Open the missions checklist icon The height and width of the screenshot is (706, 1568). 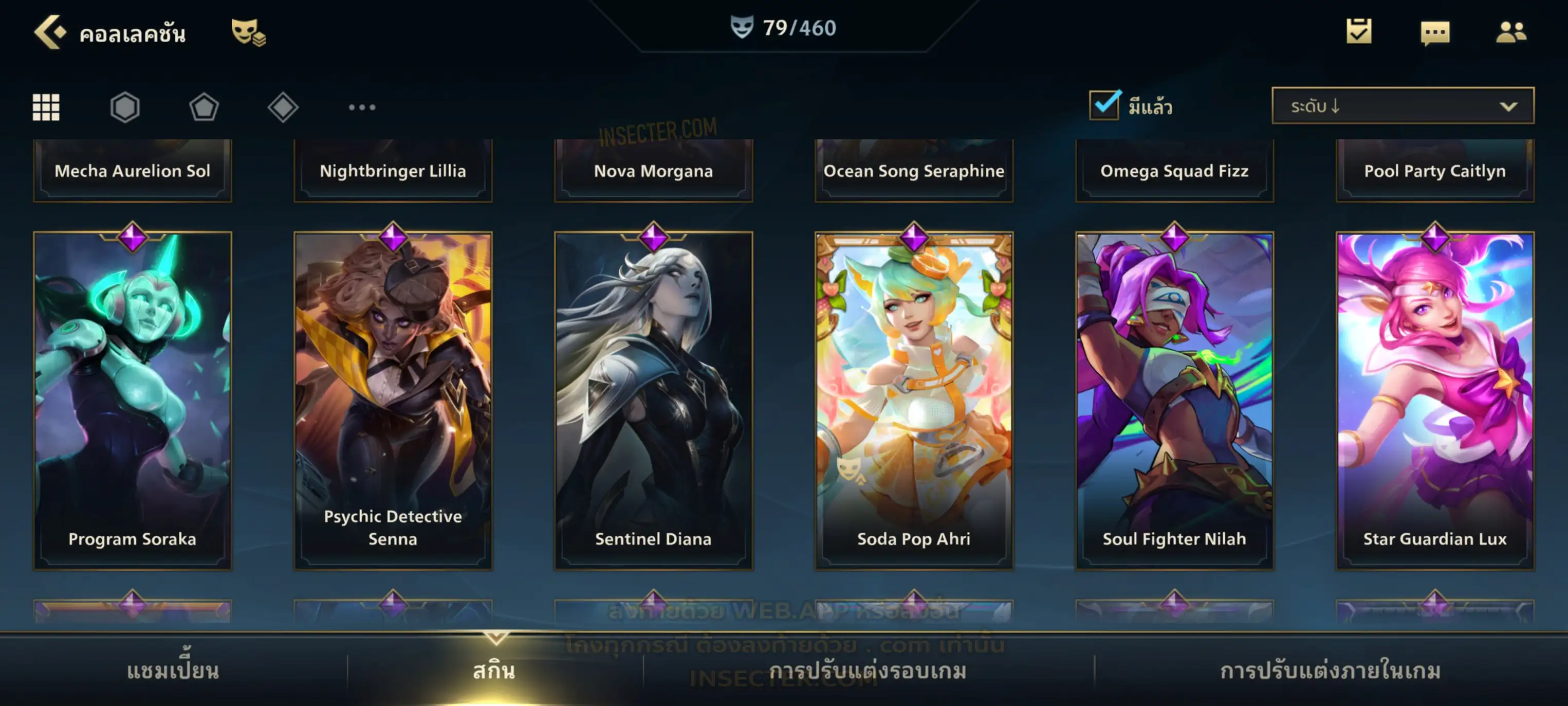click(x=1358, y=32)
